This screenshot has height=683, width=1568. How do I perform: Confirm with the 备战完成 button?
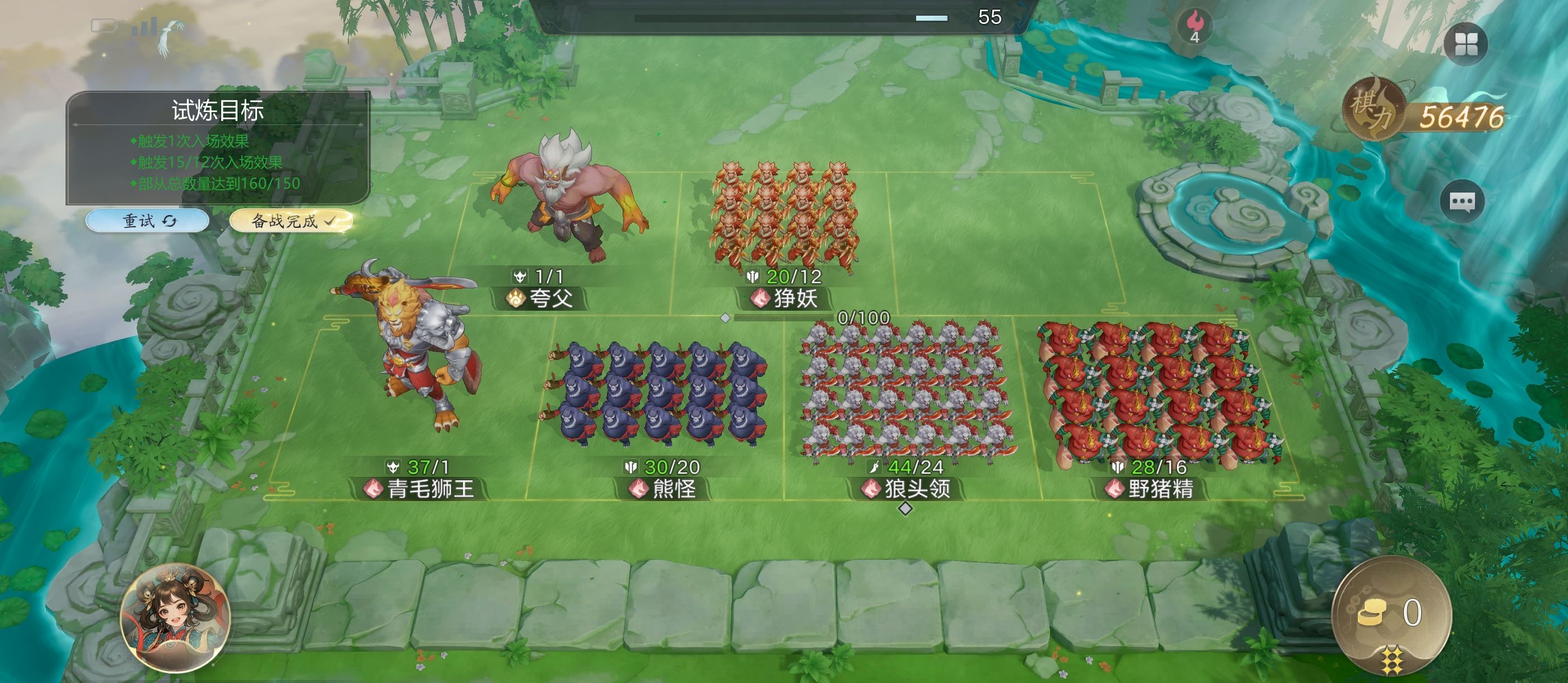tap(291, 221)
